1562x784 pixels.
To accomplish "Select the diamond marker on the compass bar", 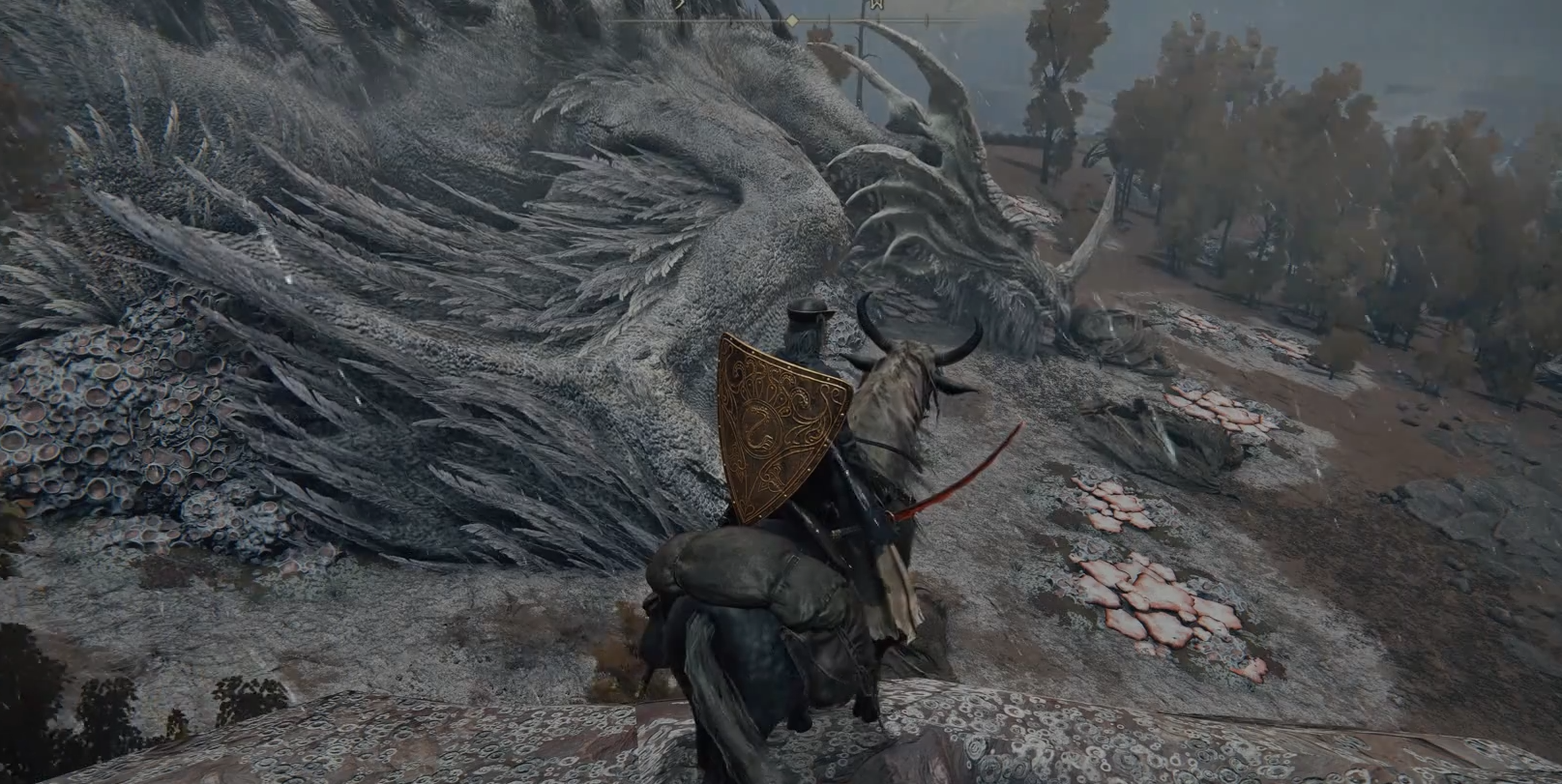I will pos(791,20).
